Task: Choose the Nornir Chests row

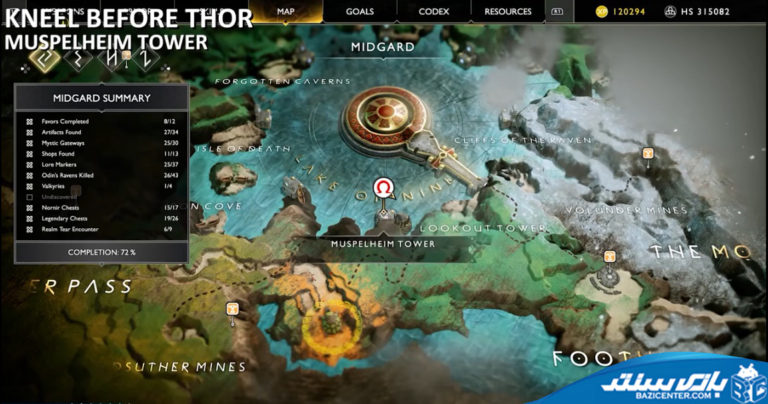Action: point(101,208)
